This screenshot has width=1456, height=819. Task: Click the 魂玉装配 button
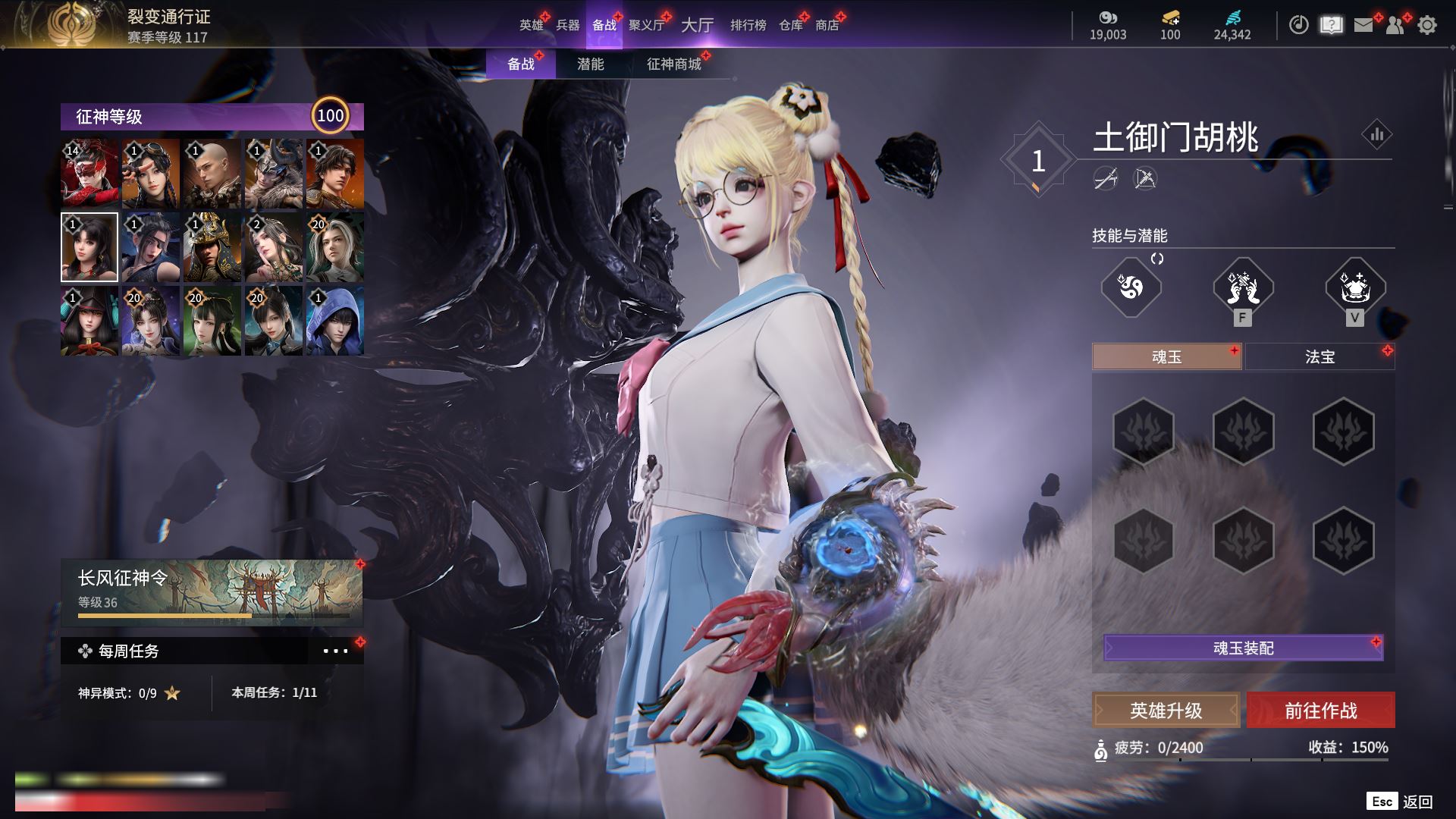coord(1243,648)
